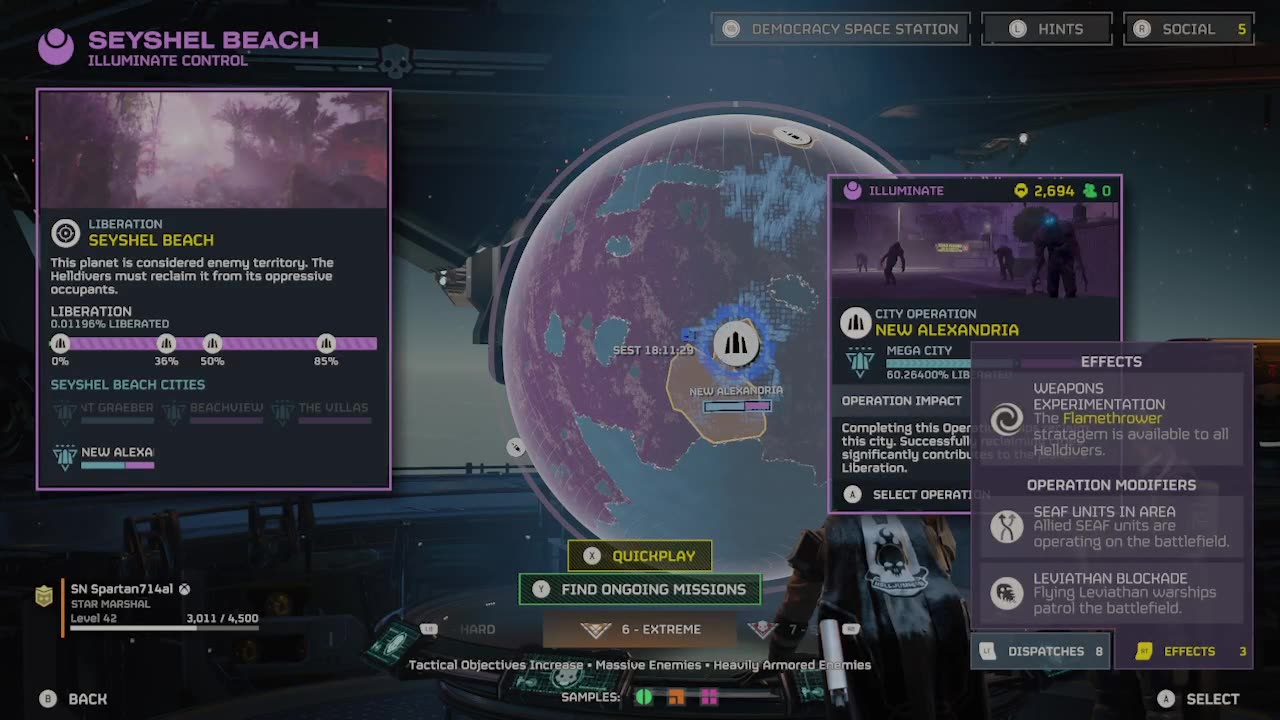View the SEAF Units in Area modifier
The height and width of the screenshot is (720, 1280).
pyautogui.click(x=1110, y=526)
